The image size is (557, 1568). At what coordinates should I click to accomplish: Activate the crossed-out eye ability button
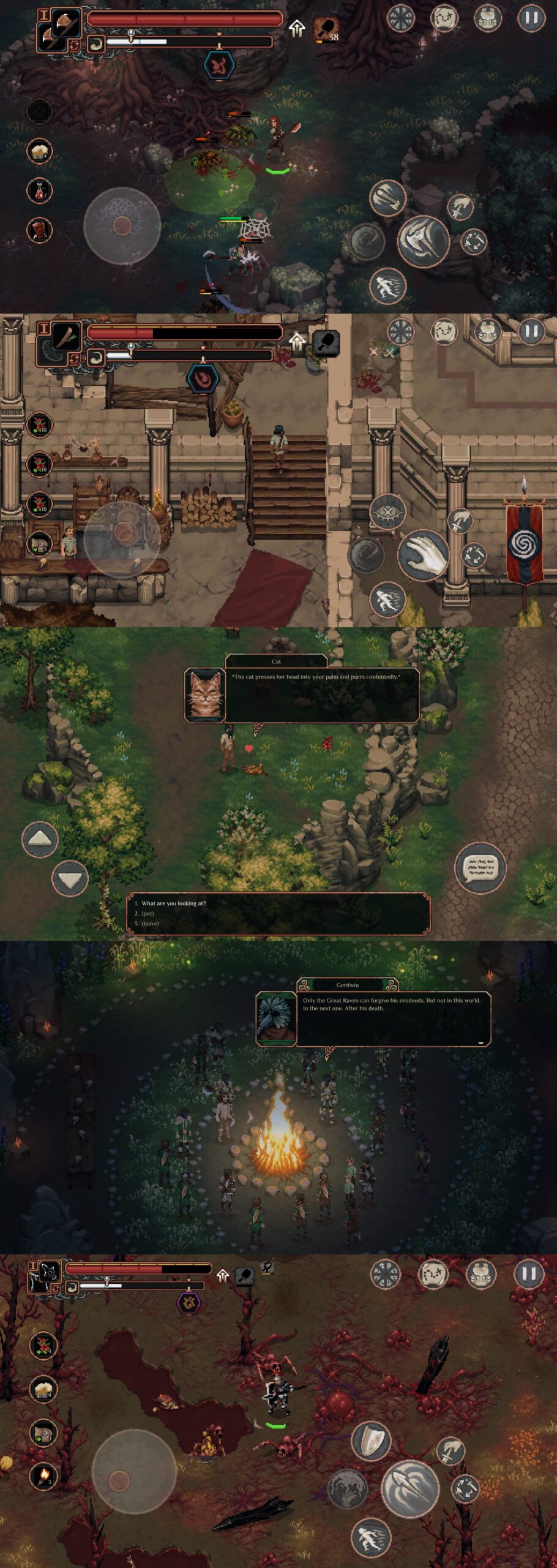[387, 512]
